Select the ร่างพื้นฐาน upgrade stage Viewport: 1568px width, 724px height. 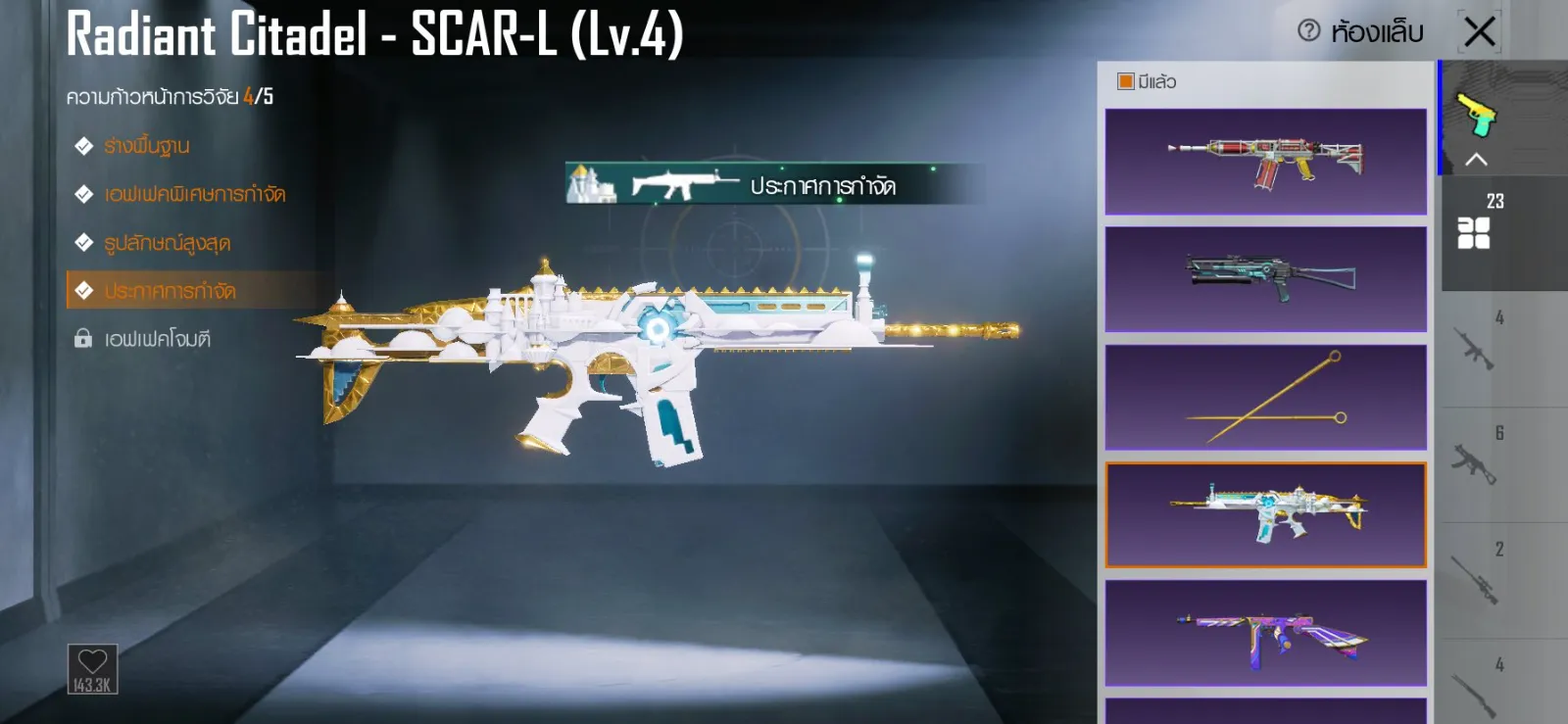pos(146,146)
